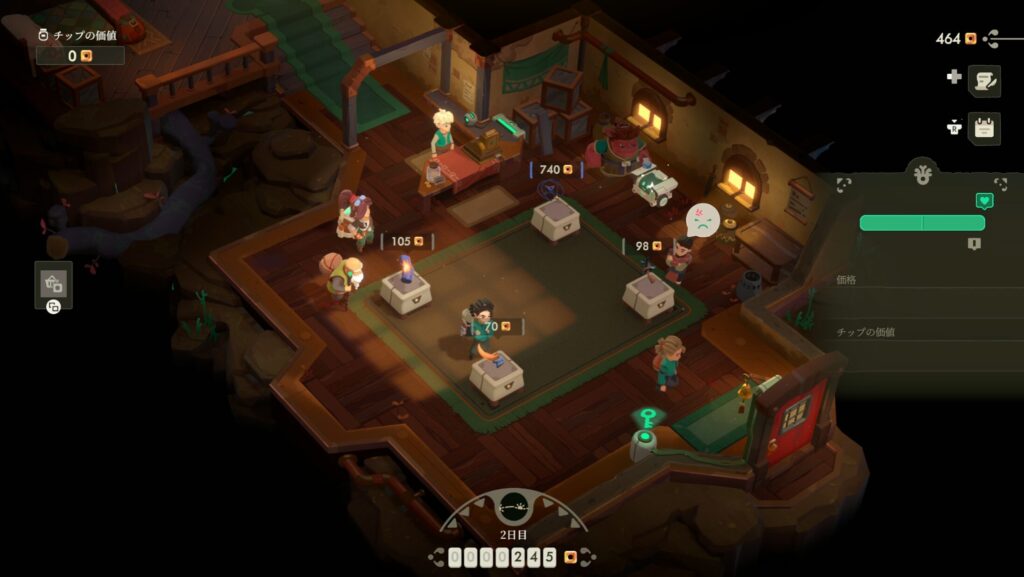
Task: Select the 105 price tag
Action: (x=407, y=241)
